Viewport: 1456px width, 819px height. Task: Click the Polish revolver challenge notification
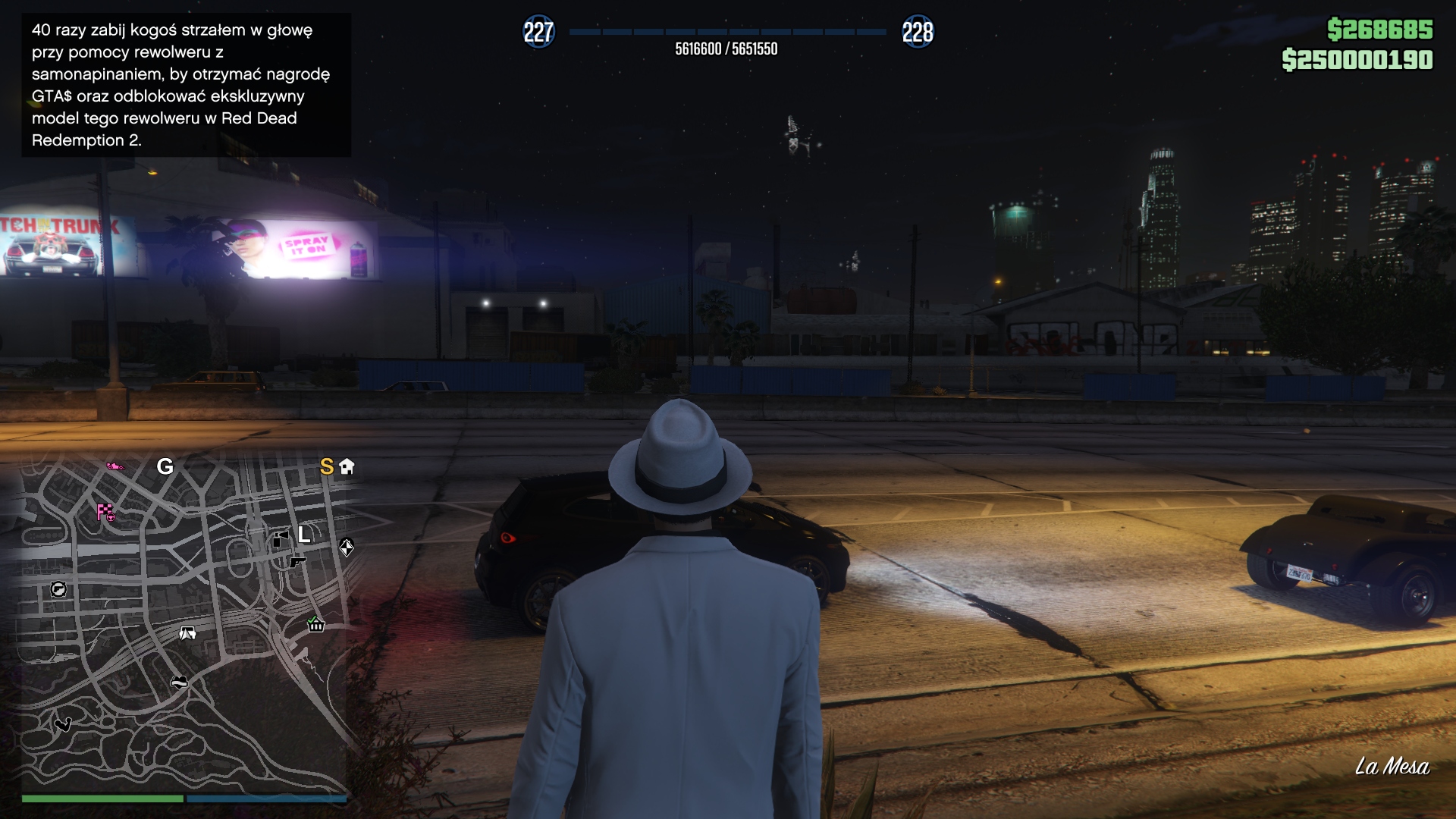tap(186, 85)
